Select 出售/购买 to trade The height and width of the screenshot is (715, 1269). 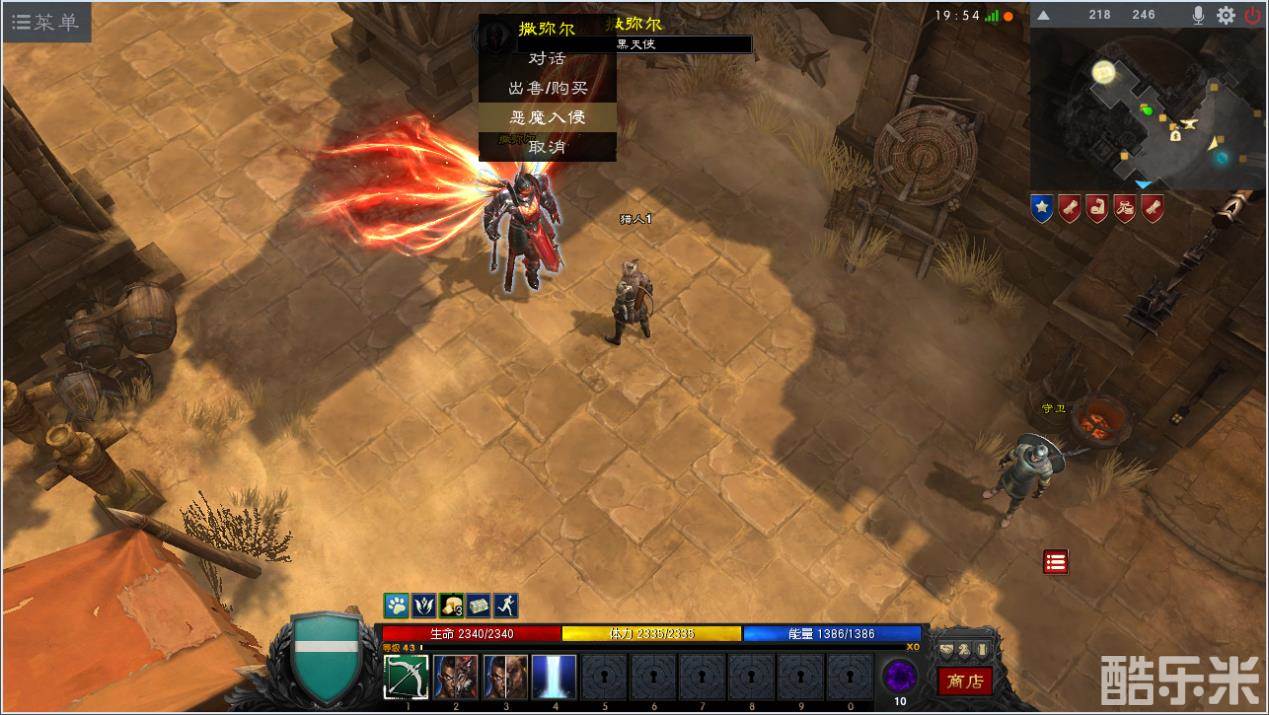(x=547, y=88)
